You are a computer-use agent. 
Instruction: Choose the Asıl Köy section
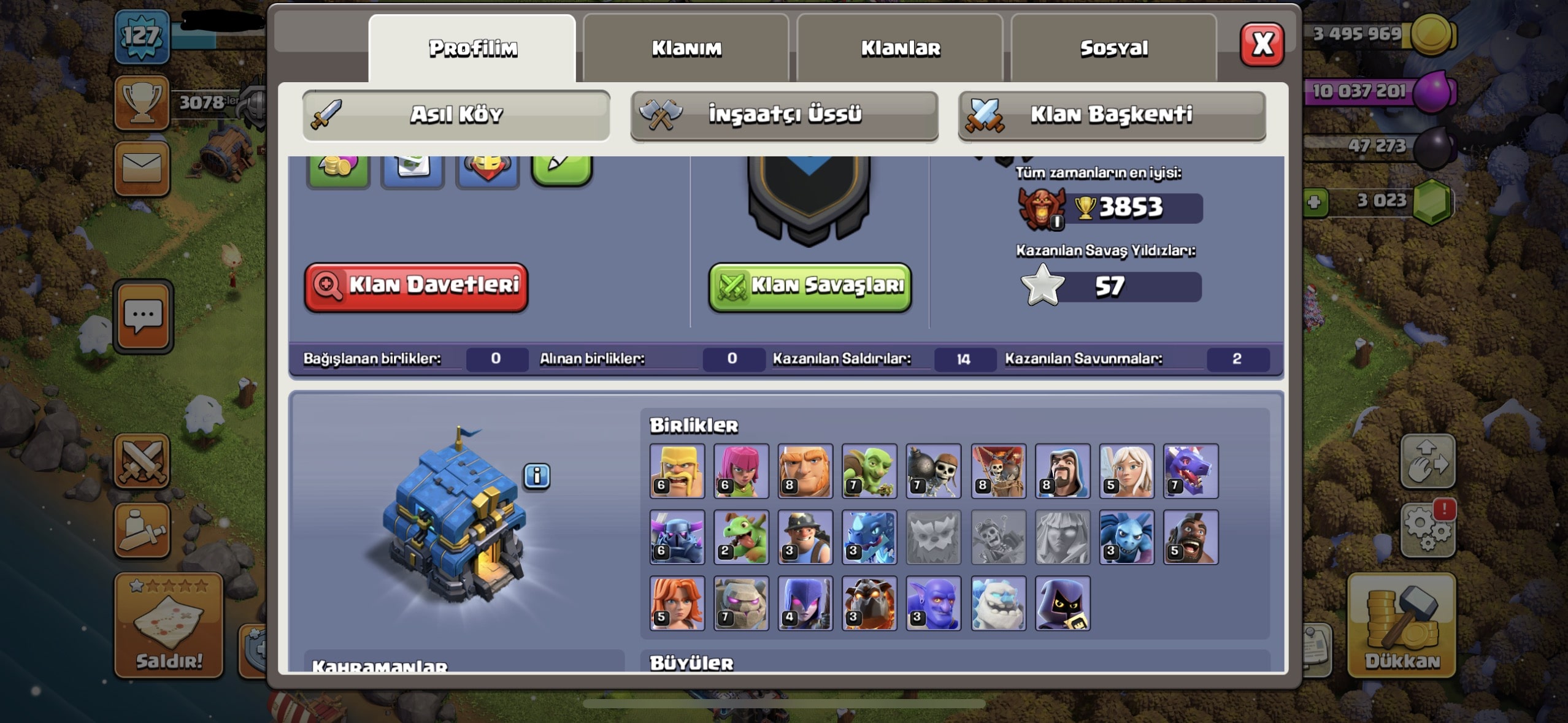456,115
